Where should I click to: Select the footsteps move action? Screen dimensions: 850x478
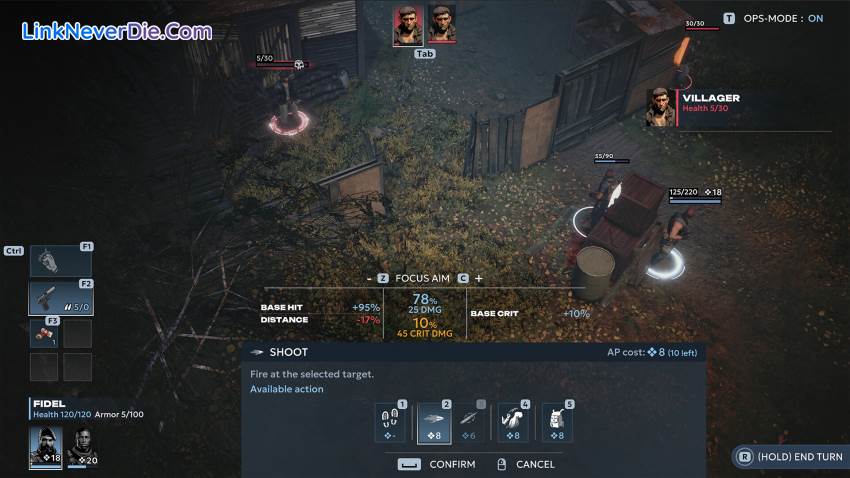pos(390,423)
